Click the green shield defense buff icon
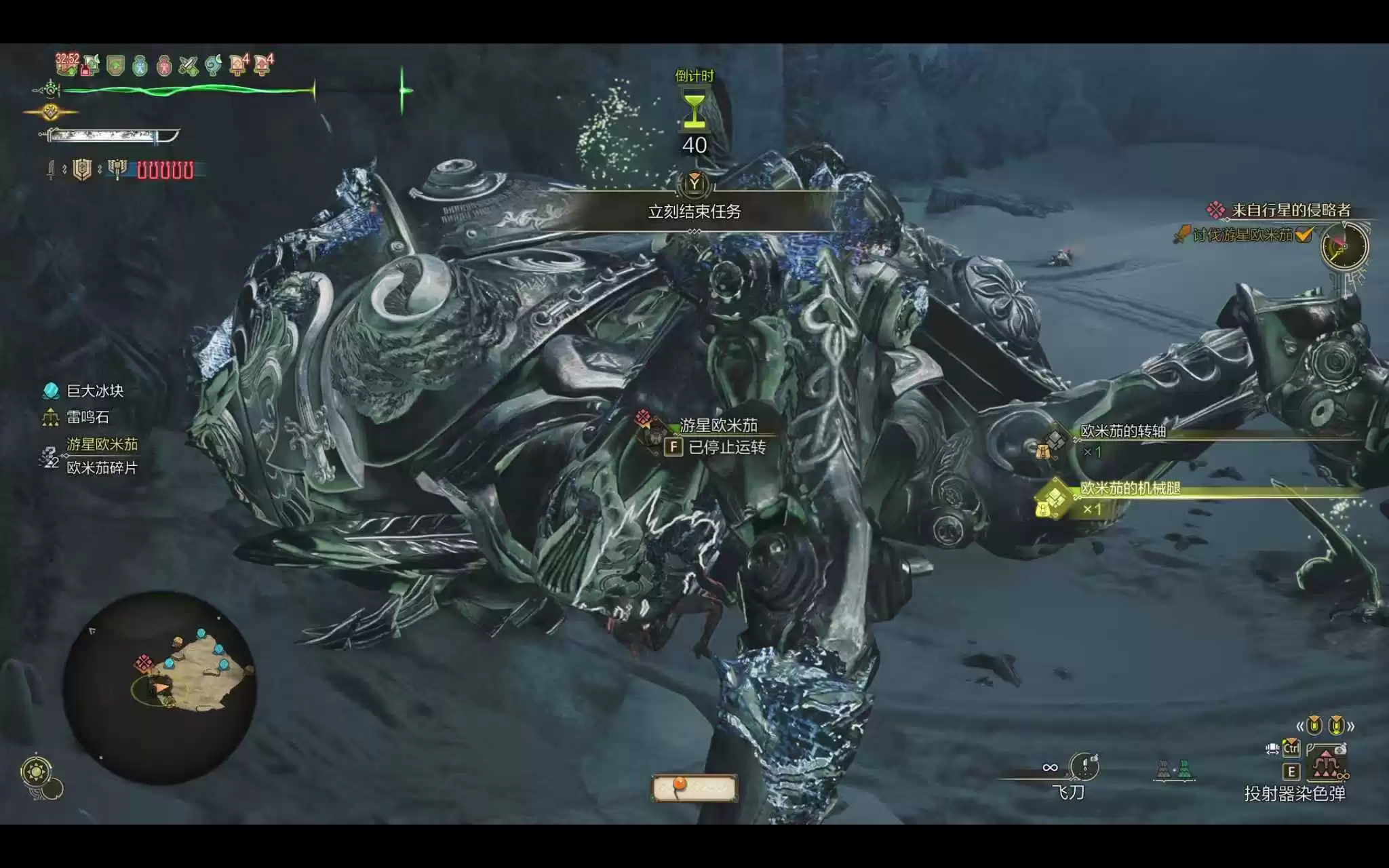Screen dimensions: 1389x868 [x=116, y=66]
